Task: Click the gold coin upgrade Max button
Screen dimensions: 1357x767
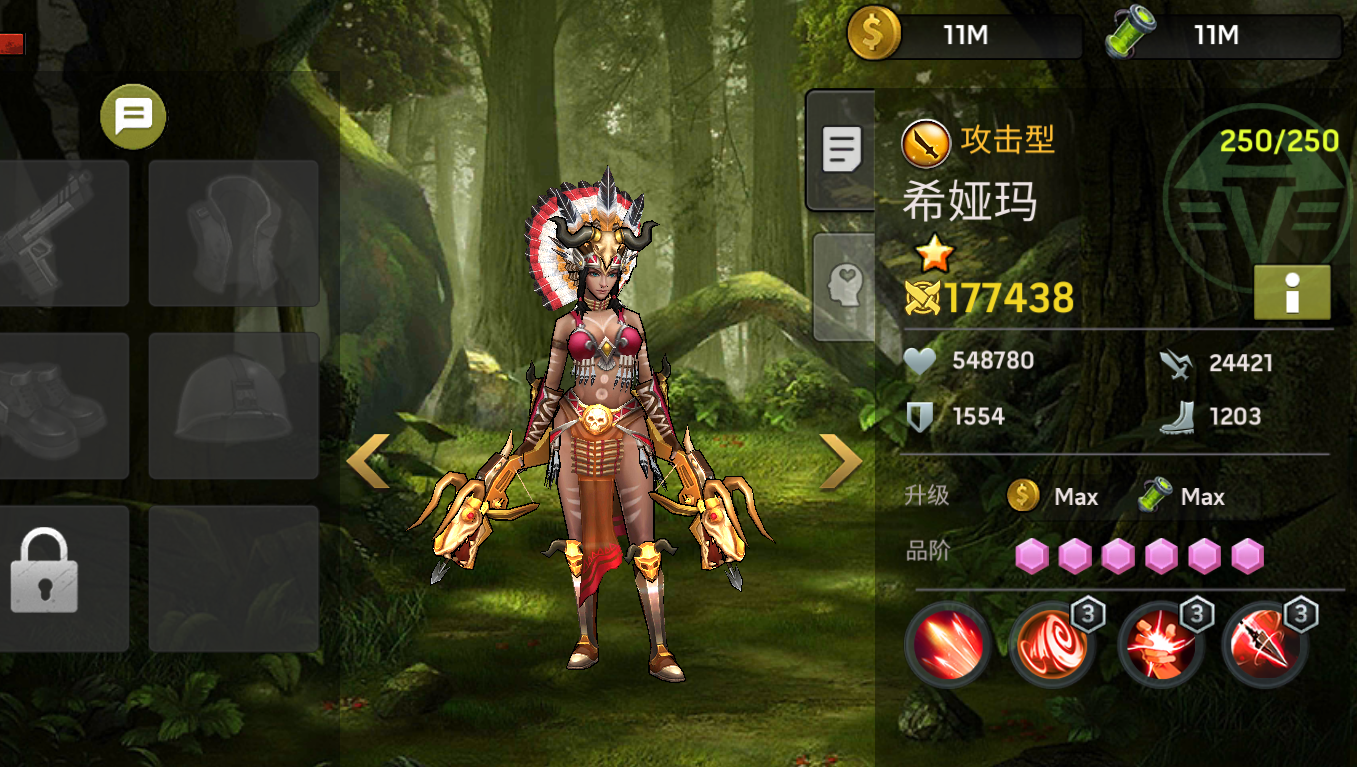Action: point(1054,496)
